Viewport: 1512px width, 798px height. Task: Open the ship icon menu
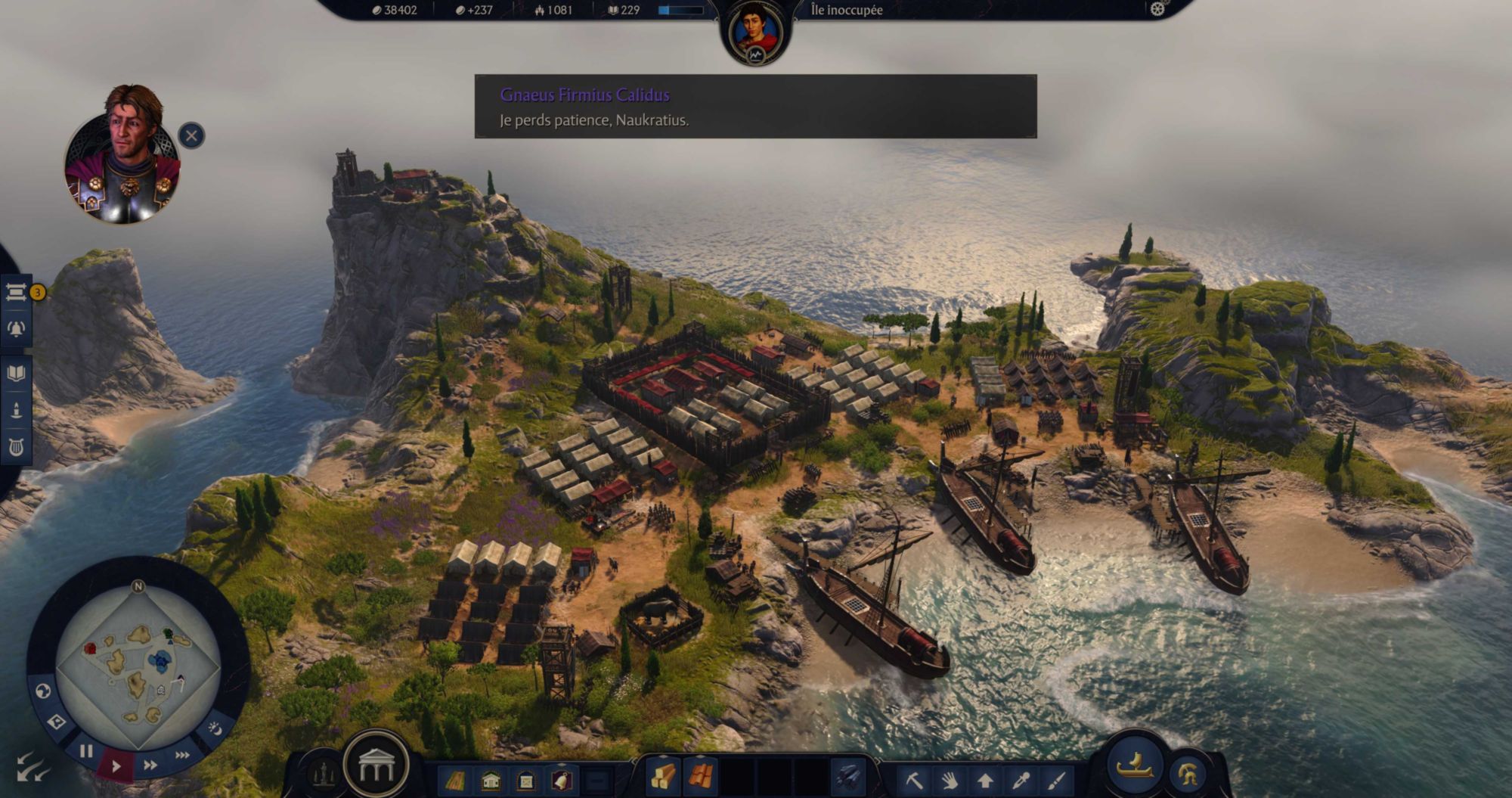tap(1134, 765)
